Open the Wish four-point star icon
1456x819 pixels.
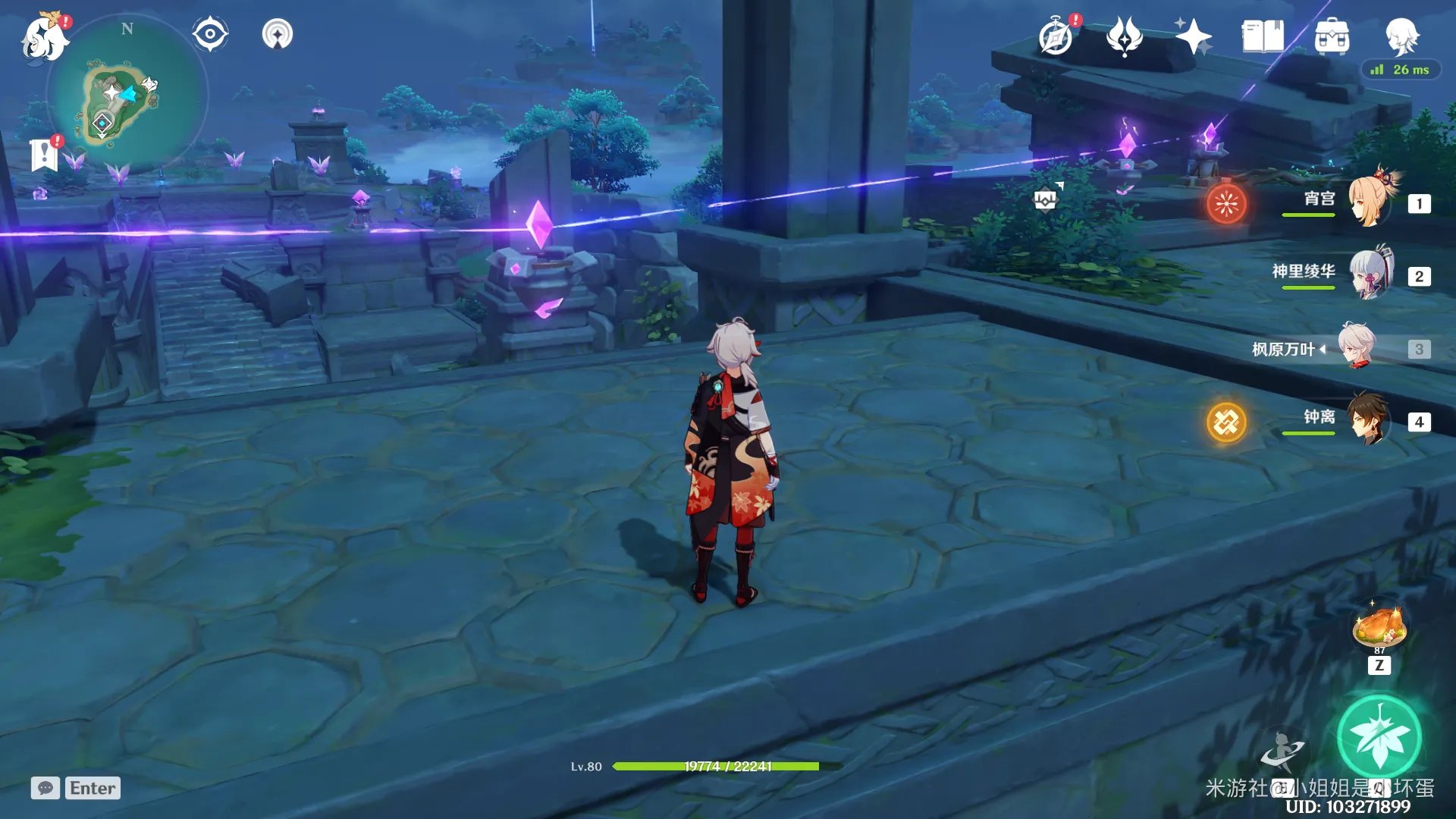click(x=1193, y=36)
